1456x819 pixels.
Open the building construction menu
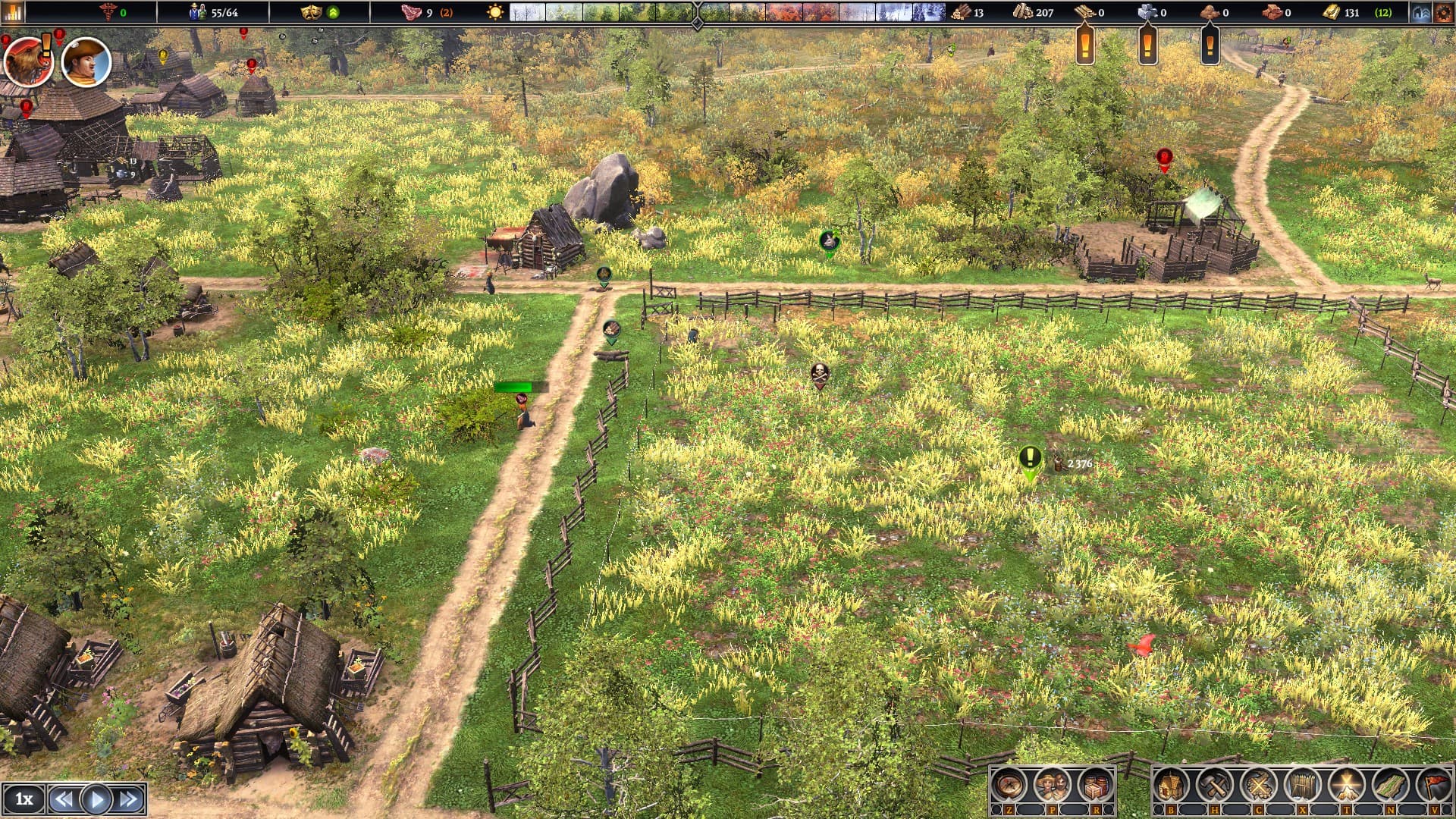coord(1171,786)
